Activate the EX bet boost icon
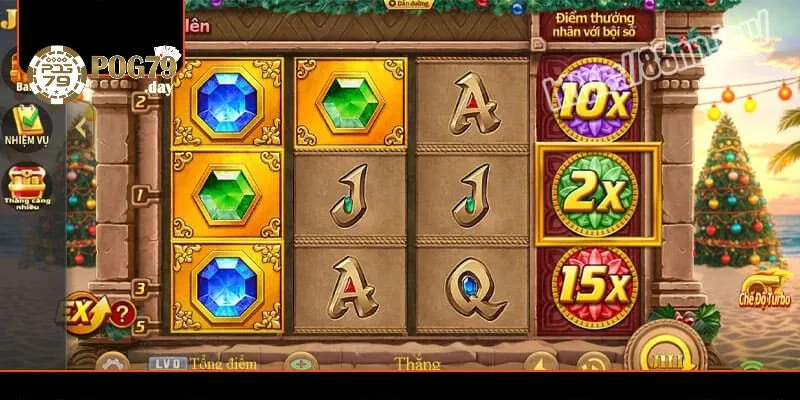 click(84, 311)
